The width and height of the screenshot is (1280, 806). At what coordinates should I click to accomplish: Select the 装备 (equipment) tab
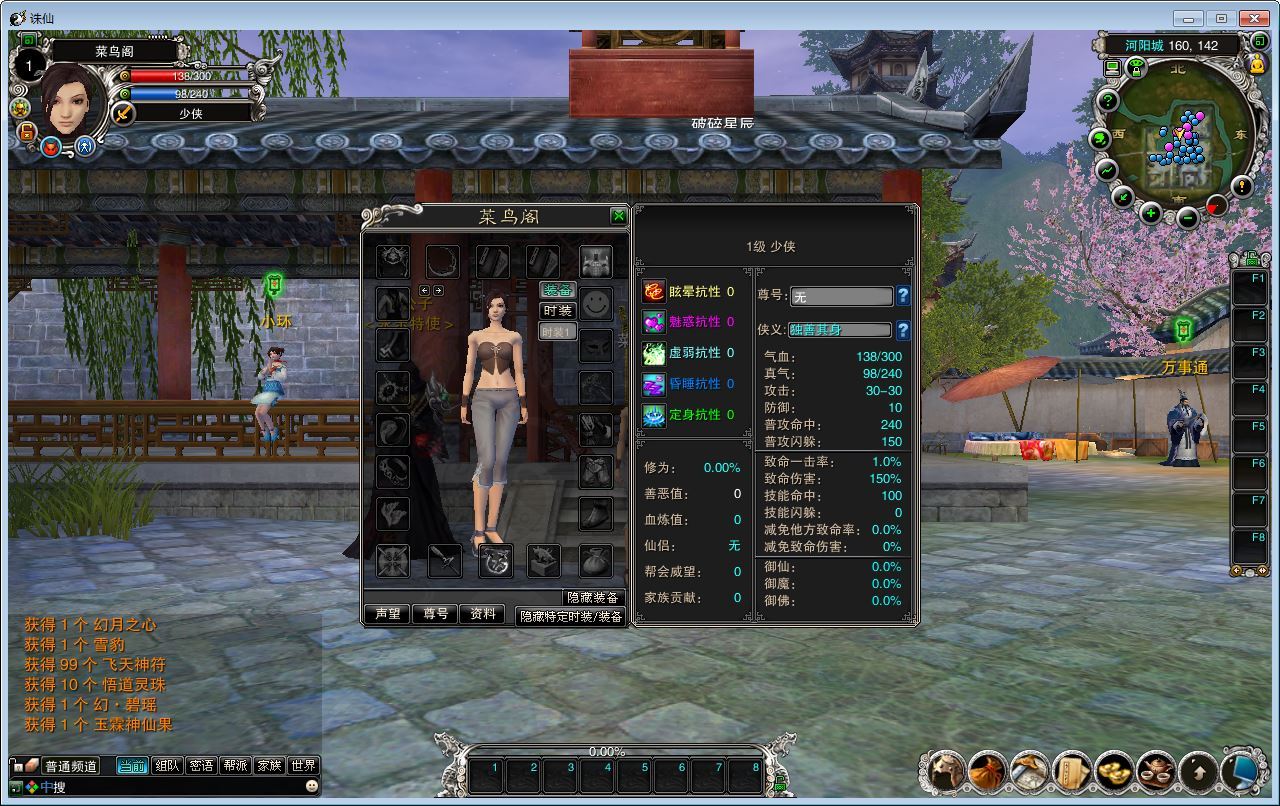[557, 290]
